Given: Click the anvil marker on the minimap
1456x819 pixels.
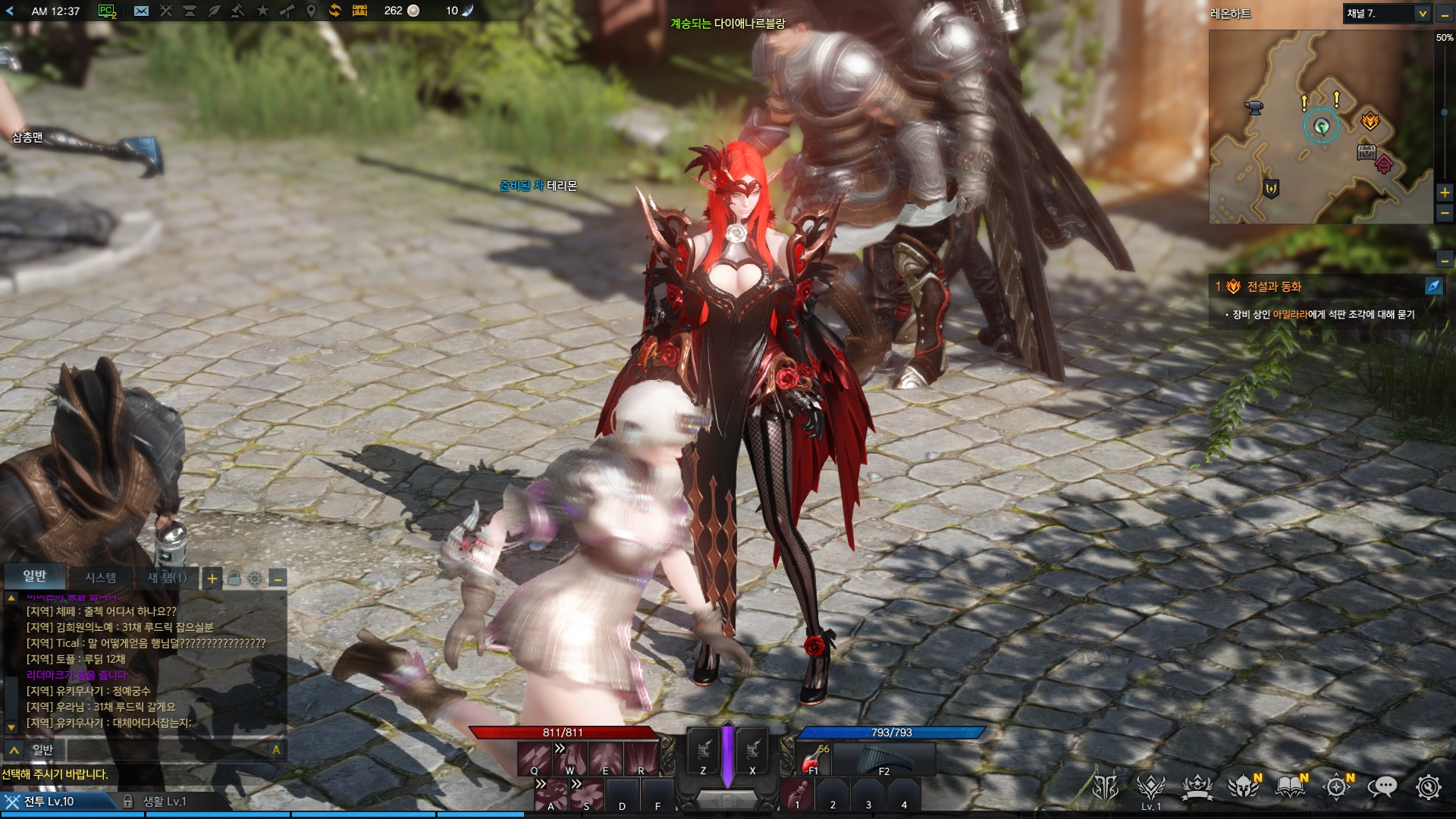Looking at the screenshot, I should (1254, 108).
